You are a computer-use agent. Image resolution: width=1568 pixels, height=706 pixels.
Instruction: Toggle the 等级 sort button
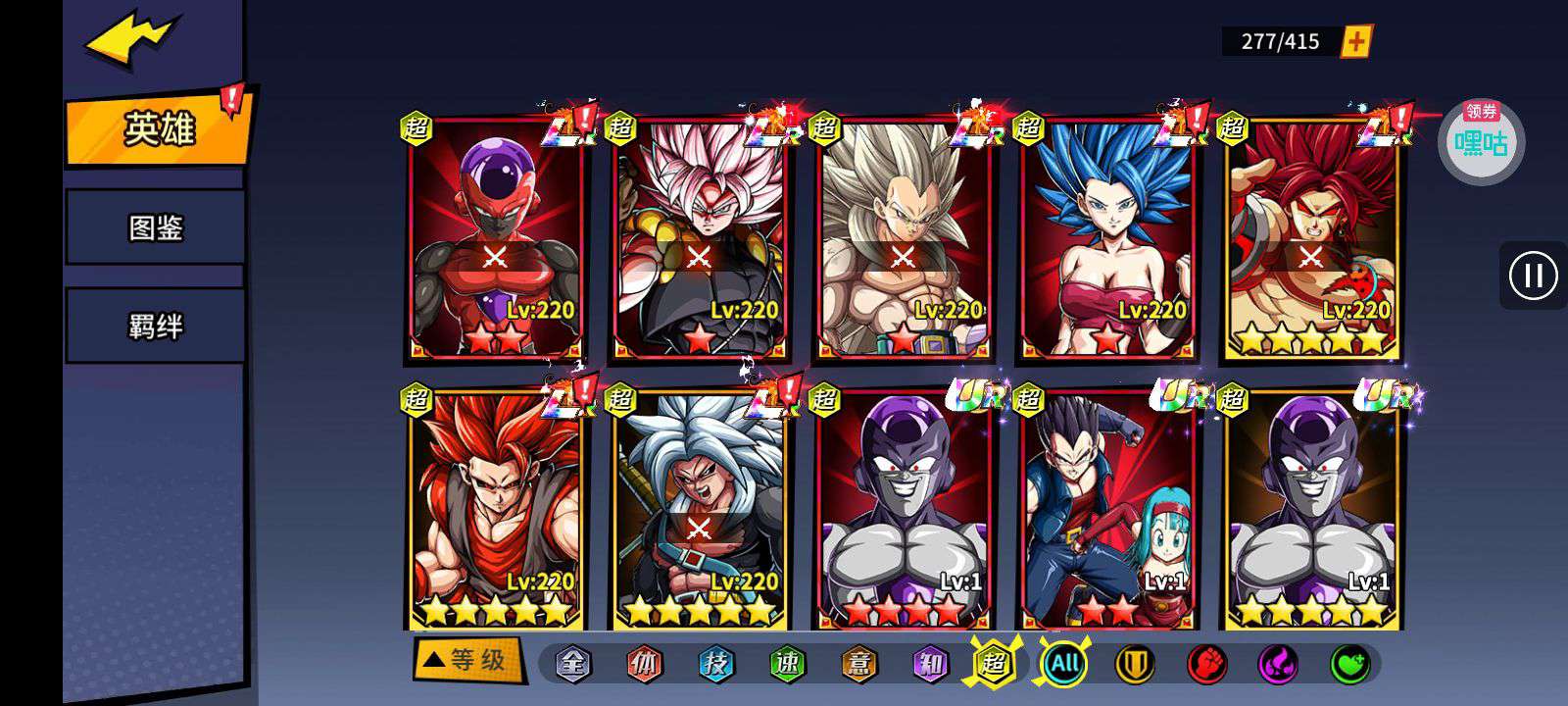[x=465, y=659]
